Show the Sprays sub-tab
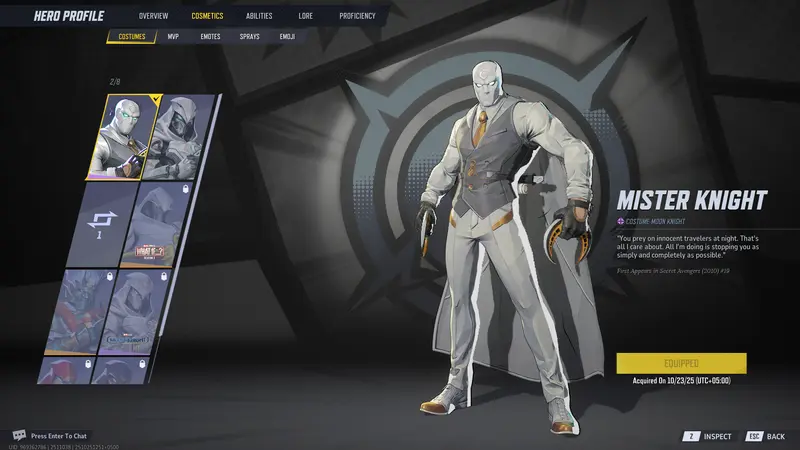 point(249,37)
